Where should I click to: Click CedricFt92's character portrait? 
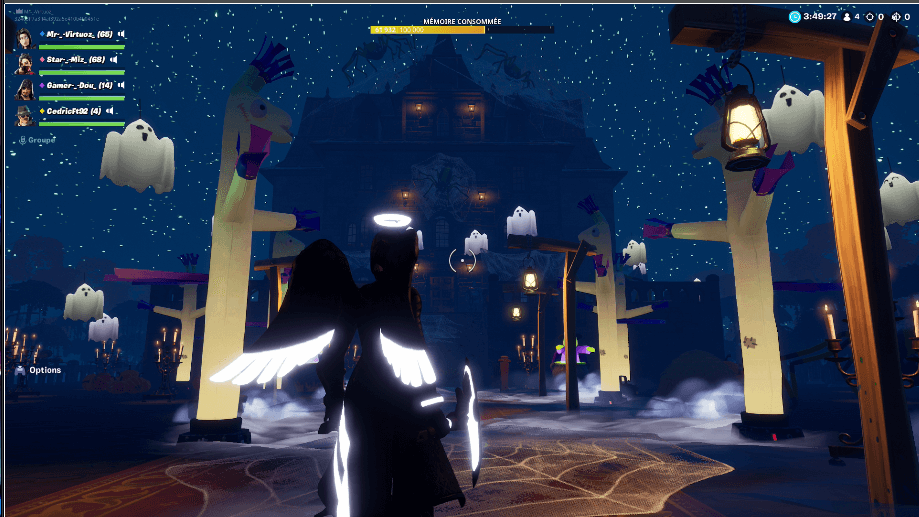pyautogui.click(x=26, y=115)
